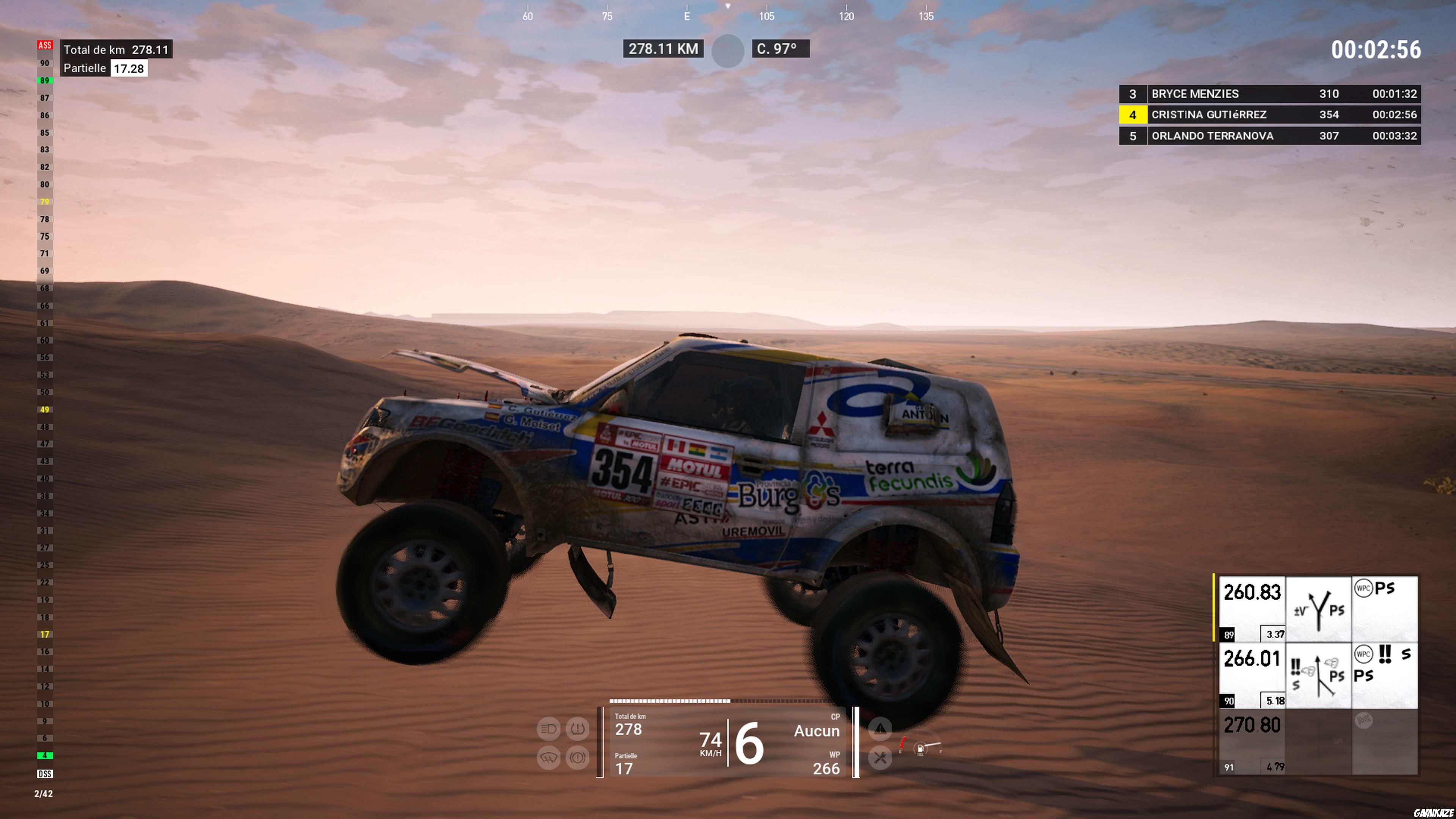
Task: Select Bryce Menzies leaderboard entry
Action: (x=1260, y=94)
